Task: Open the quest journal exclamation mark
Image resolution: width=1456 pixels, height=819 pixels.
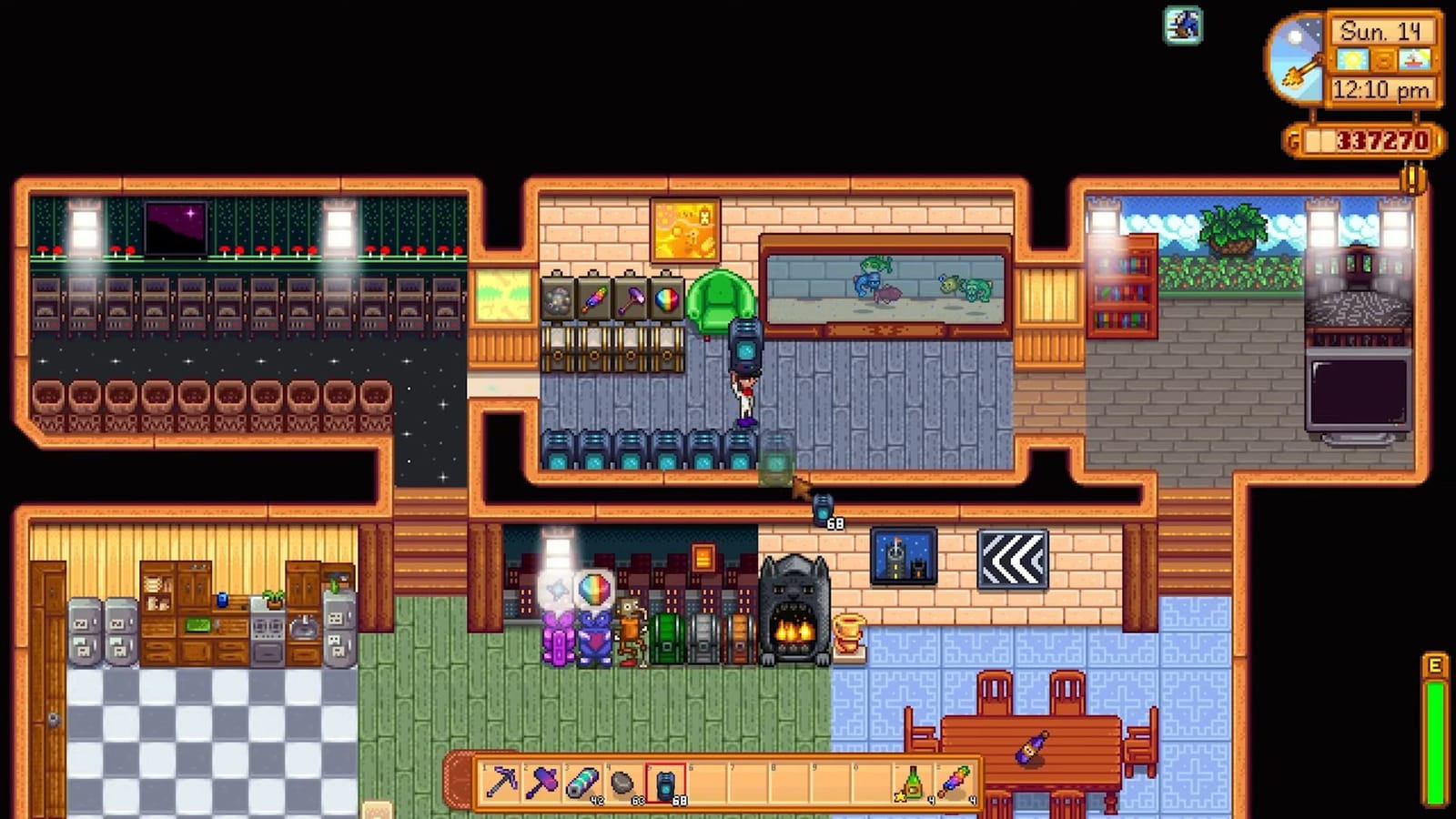Action: 1413,176
